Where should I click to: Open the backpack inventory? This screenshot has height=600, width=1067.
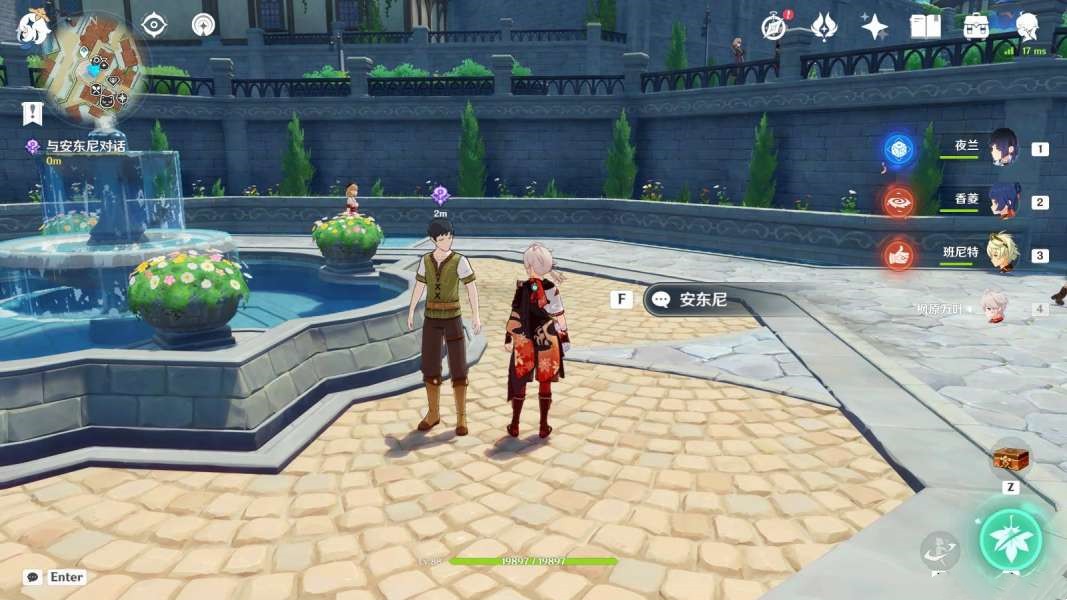tap(976, 26)
